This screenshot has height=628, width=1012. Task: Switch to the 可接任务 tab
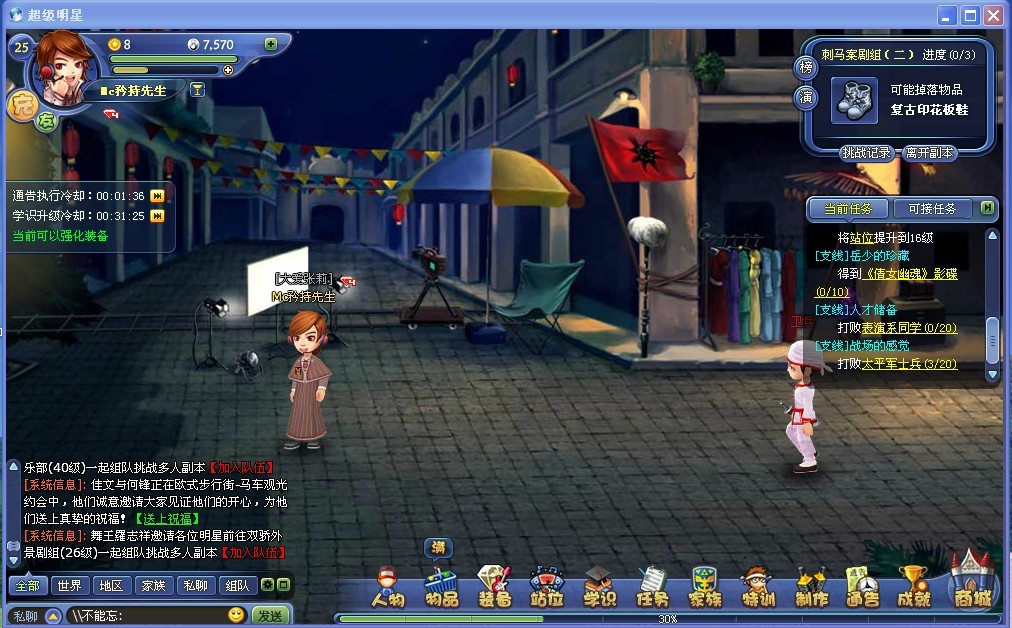pyautogui.click(x=932, y=208)
